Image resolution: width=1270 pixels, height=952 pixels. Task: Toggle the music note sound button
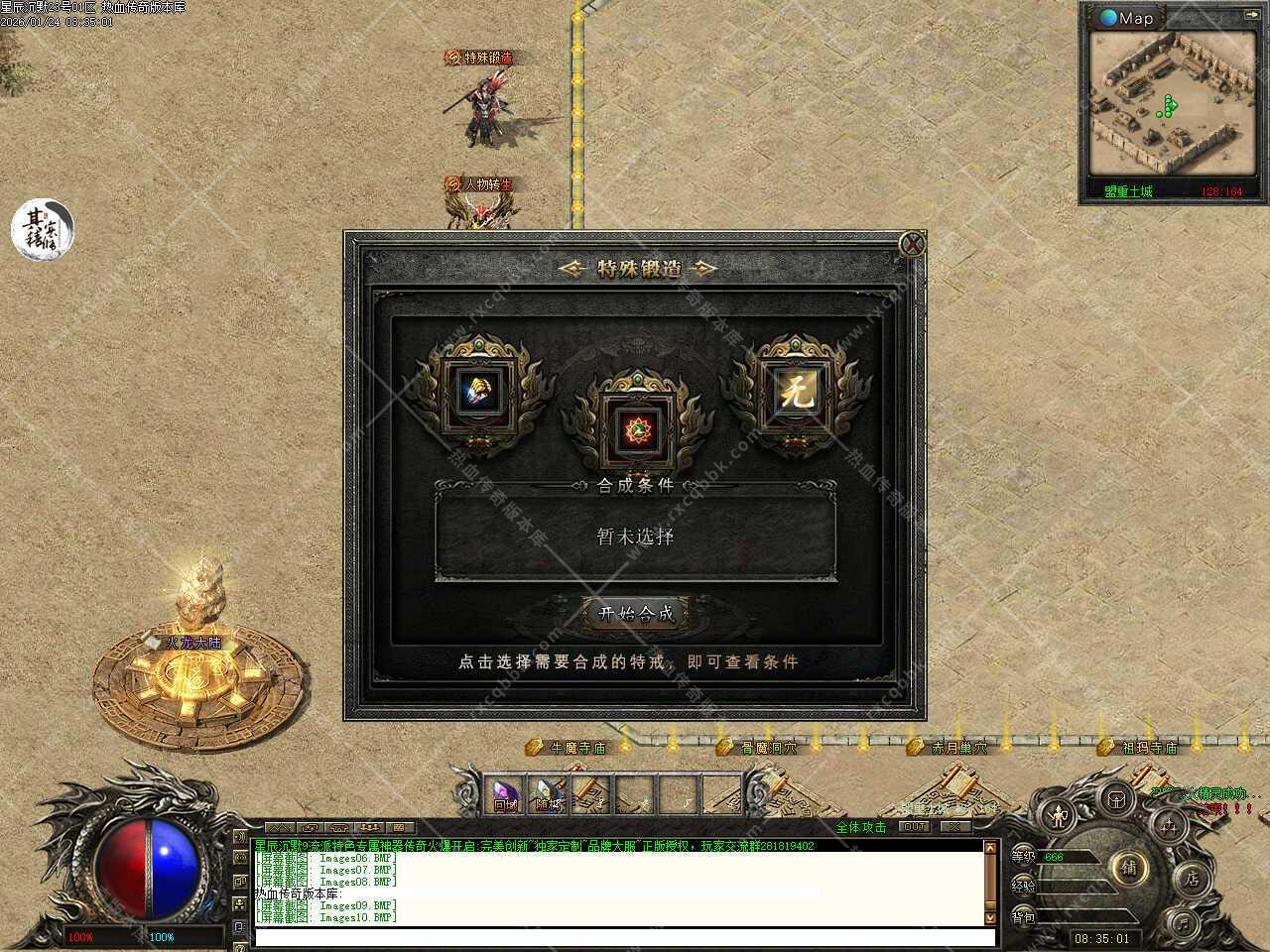click(x=1182, y=922)
